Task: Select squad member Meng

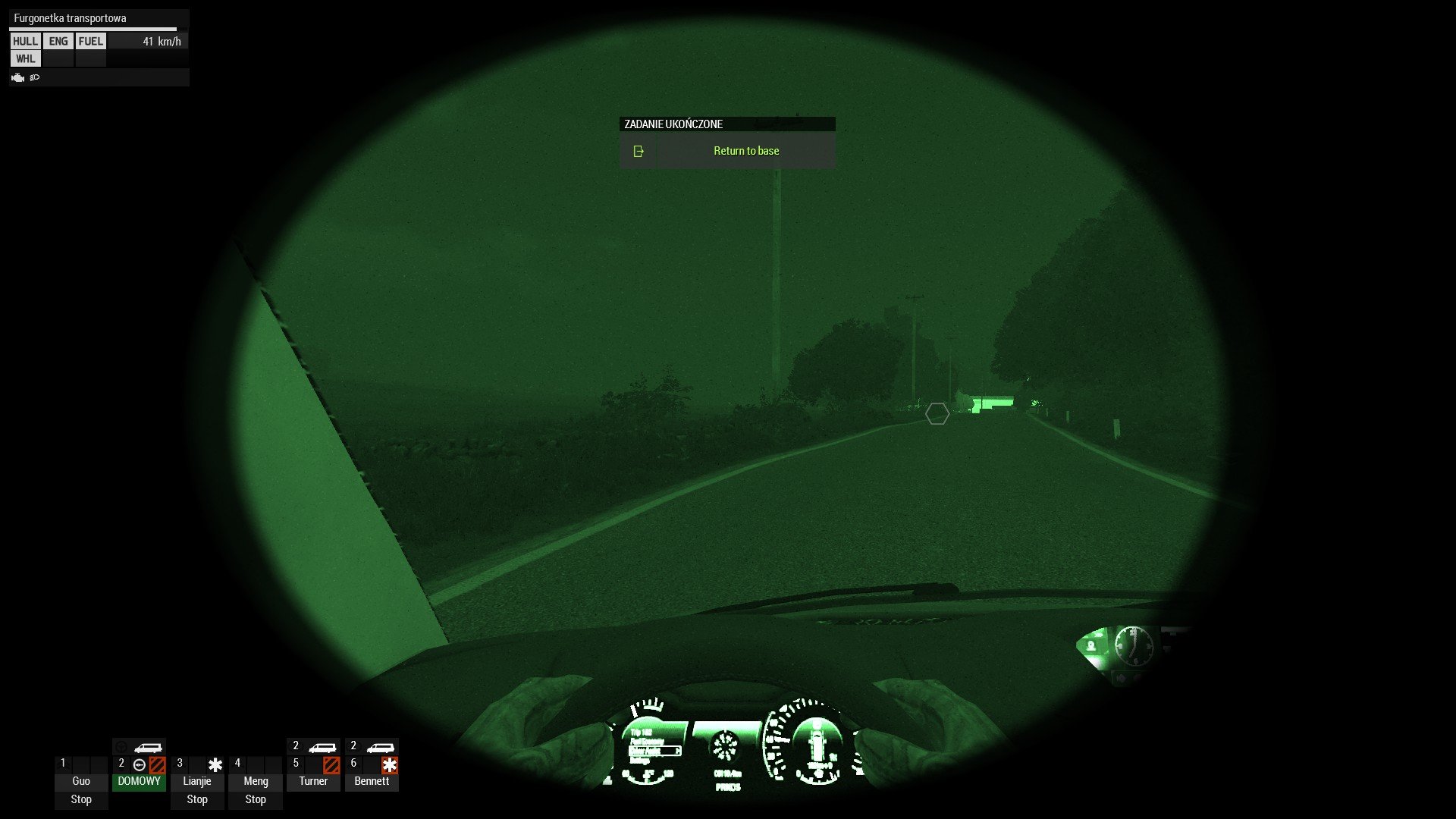Action: (x=256, y=781)
